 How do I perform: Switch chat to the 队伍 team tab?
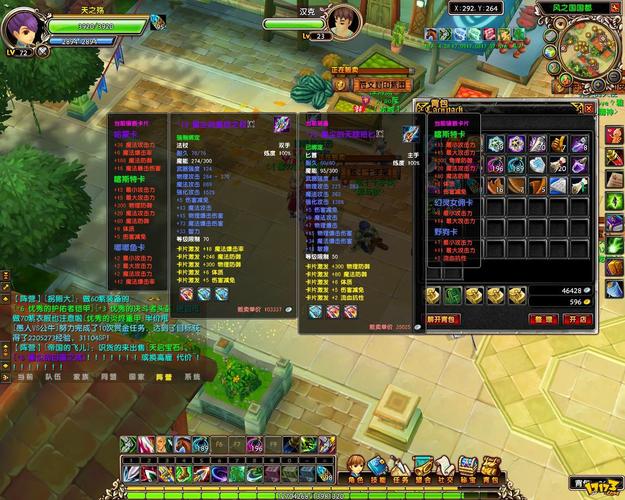coord(53,377)
